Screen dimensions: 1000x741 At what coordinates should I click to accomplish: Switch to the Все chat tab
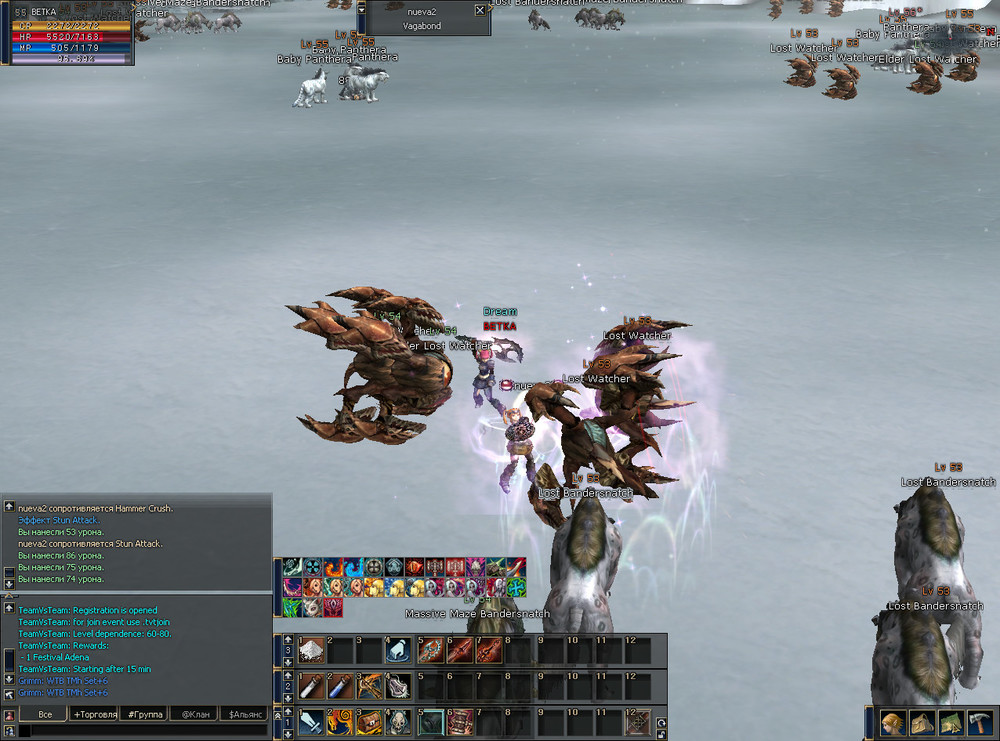44,715
